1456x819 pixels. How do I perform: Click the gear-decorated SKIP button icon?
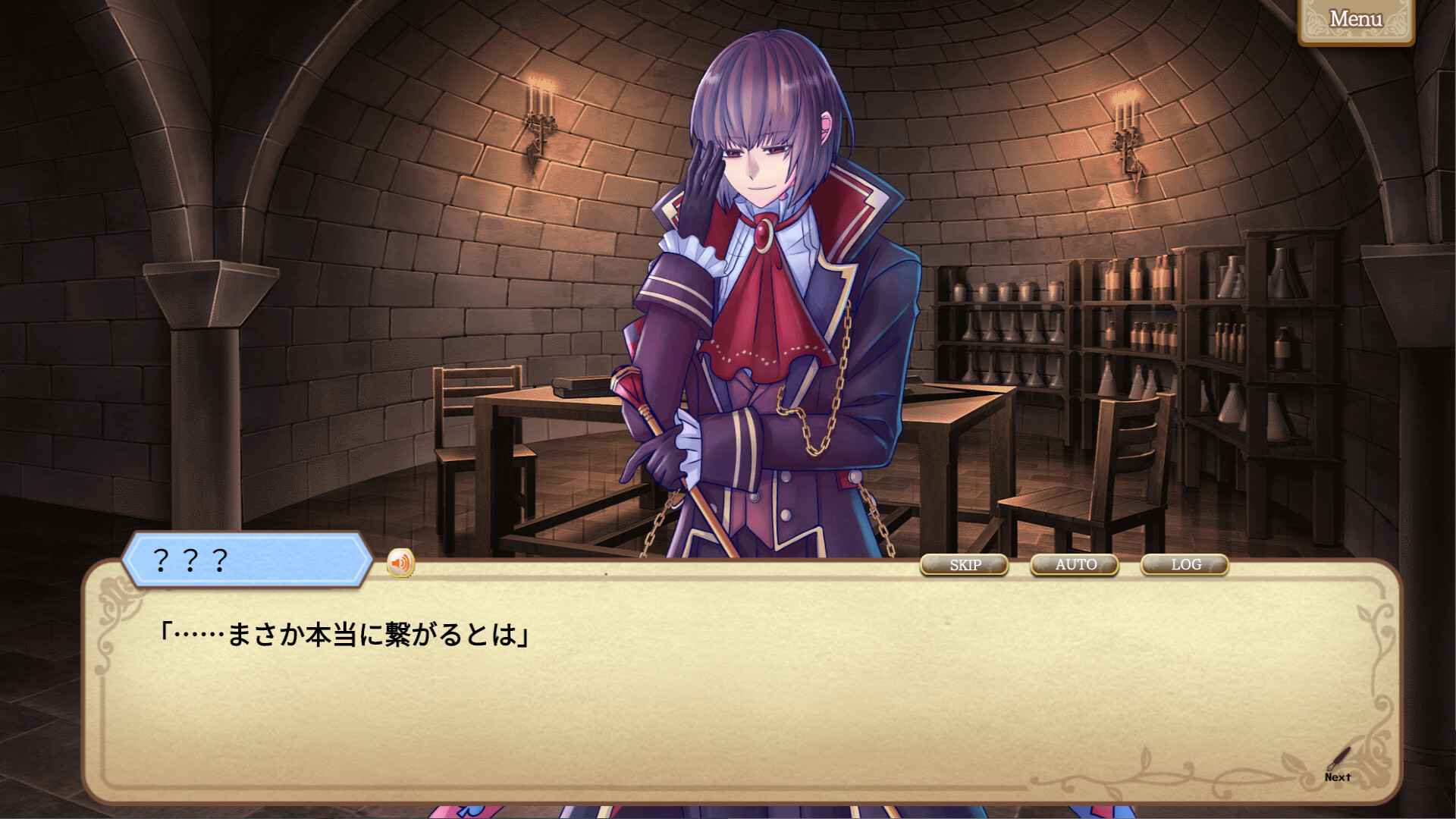pyautogui.click(x=965, y=565)
